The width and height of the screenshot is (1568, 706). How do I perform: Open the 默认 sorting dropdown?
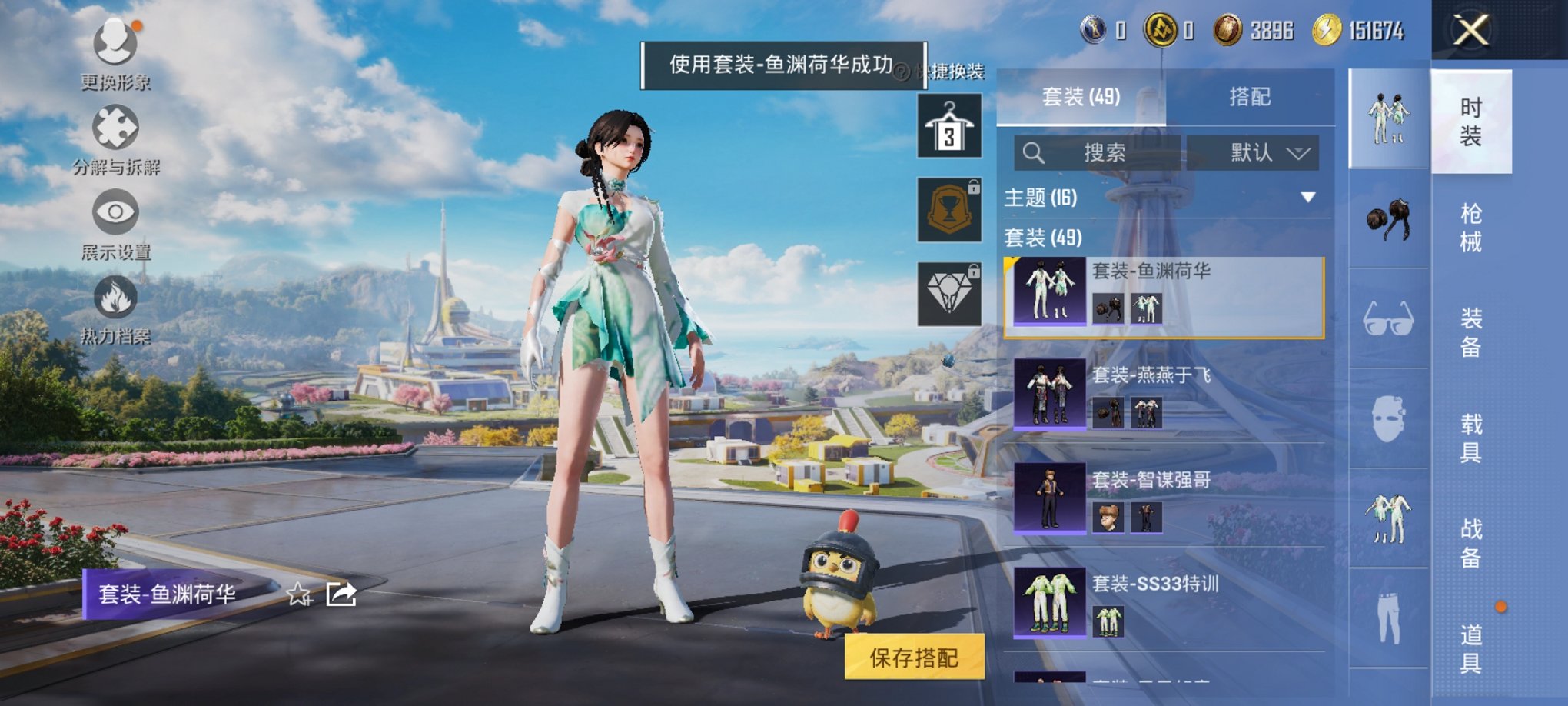[1253, 153]
